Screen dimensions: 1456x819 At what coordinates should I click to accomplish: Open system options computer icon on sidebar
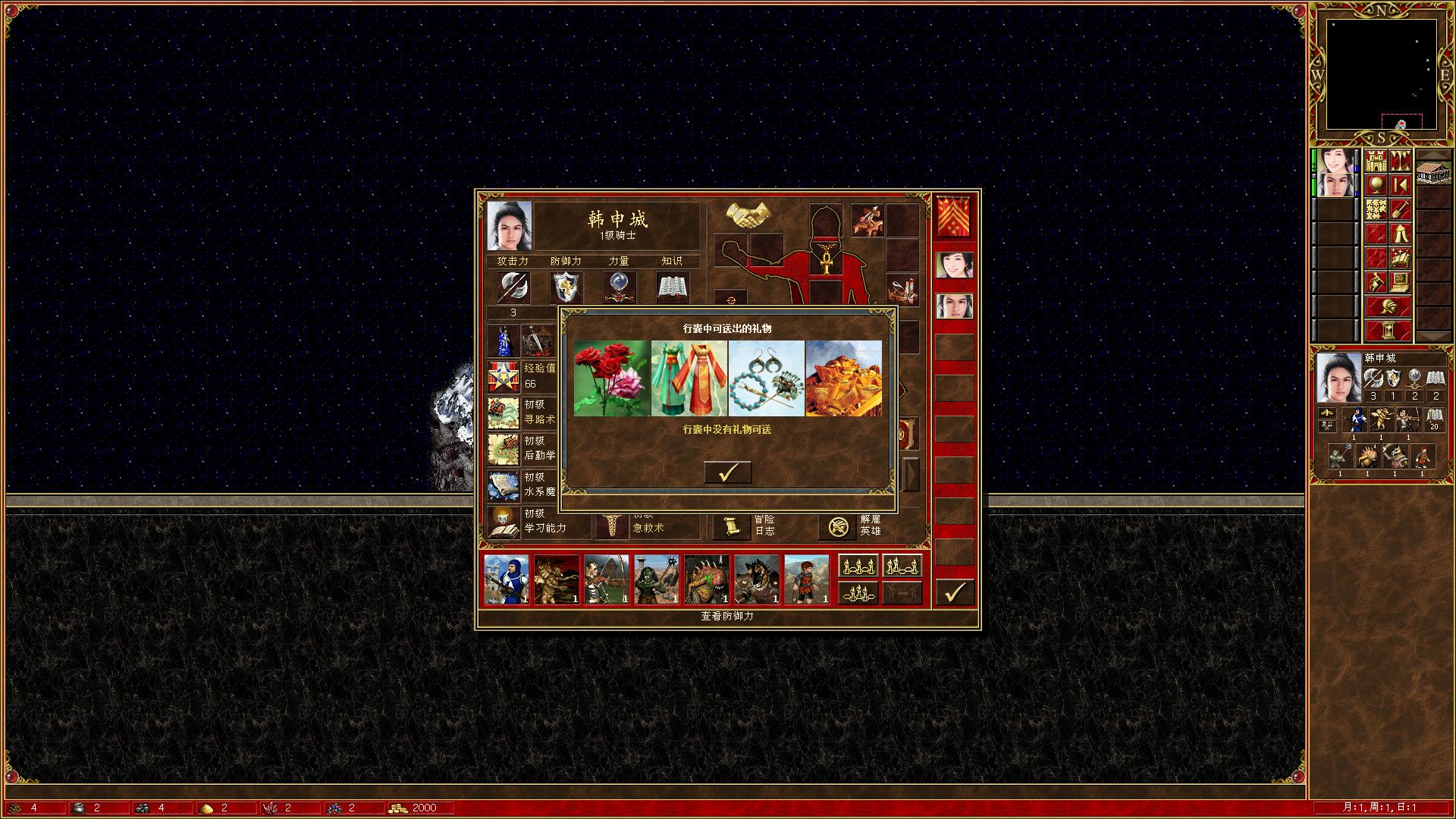[x=1401, y=283]
